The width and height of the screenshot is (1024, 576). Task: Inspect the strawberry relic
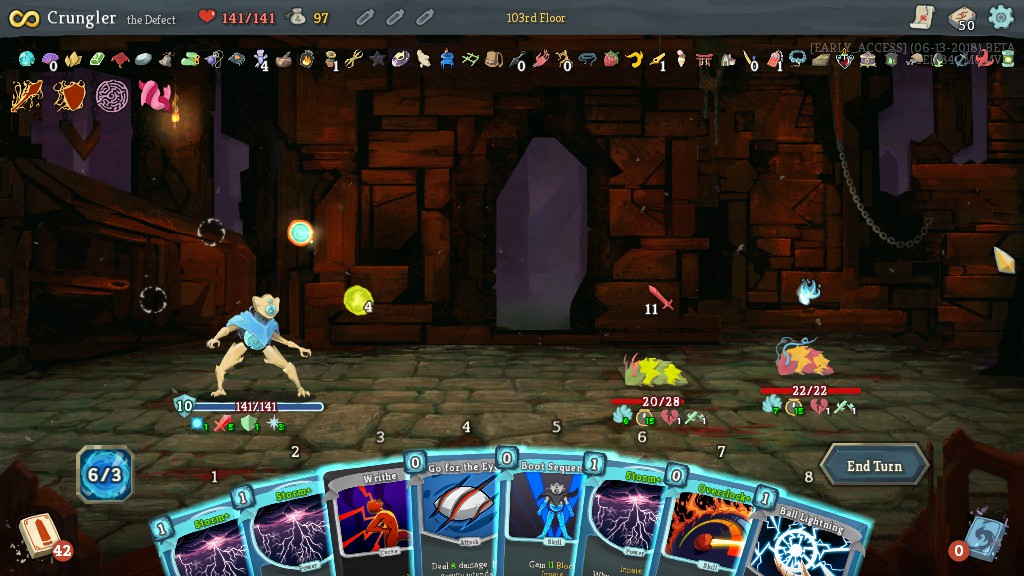pos(611,59)
